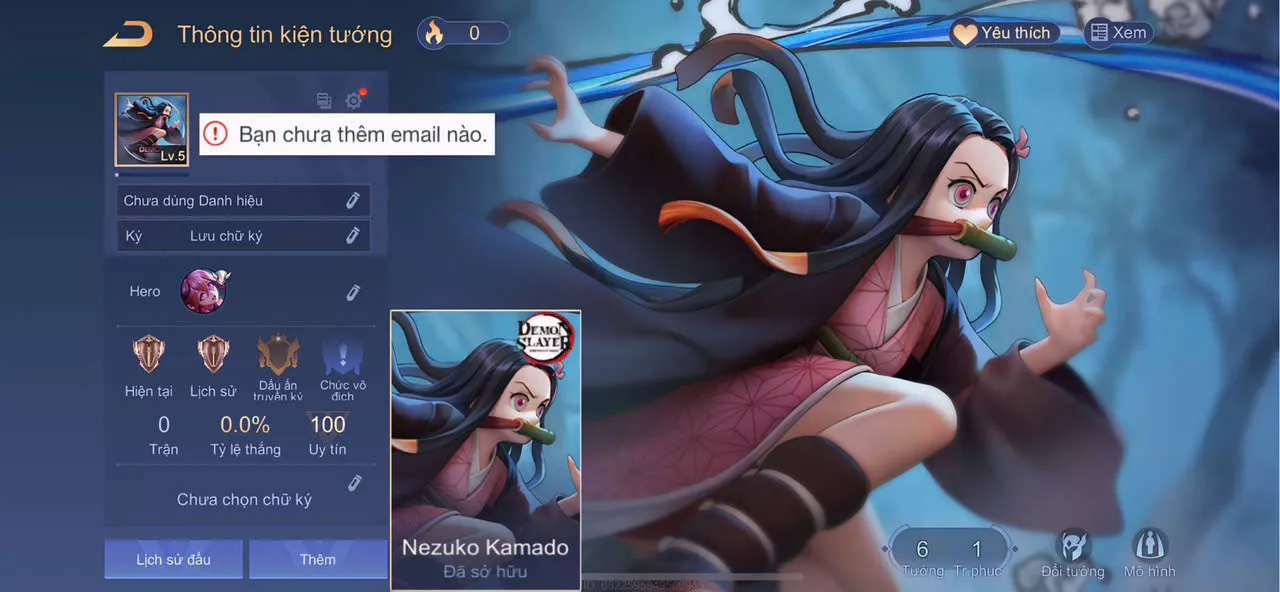Choose Đổi tướng to change hero
Viewport: 1280px width, 592px height.
pyautogui.click(x=1072, y=553)
